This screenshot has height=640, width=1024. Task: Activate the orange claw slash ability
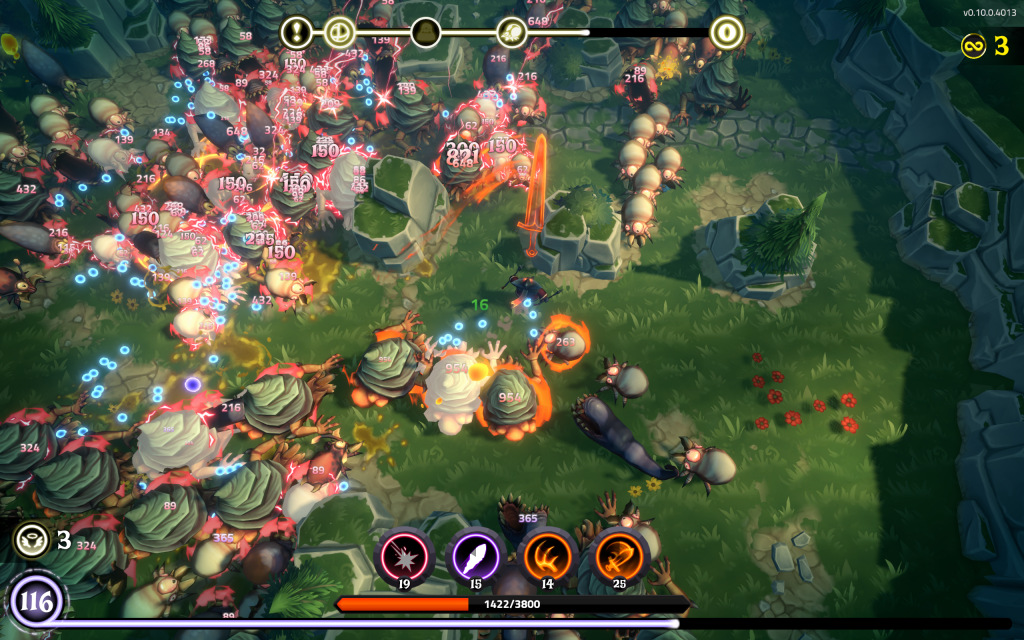[547, 555]
